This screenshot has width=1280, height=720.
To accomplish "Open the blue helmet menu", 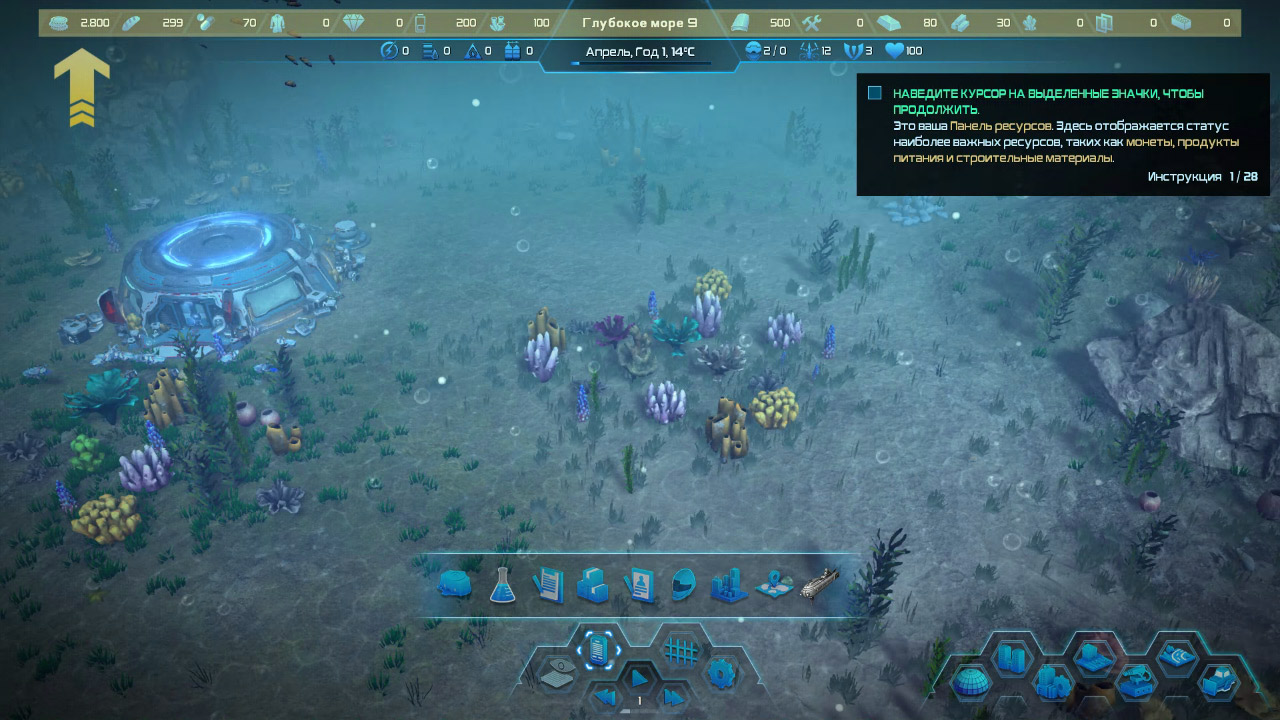I will coord(683,585).
